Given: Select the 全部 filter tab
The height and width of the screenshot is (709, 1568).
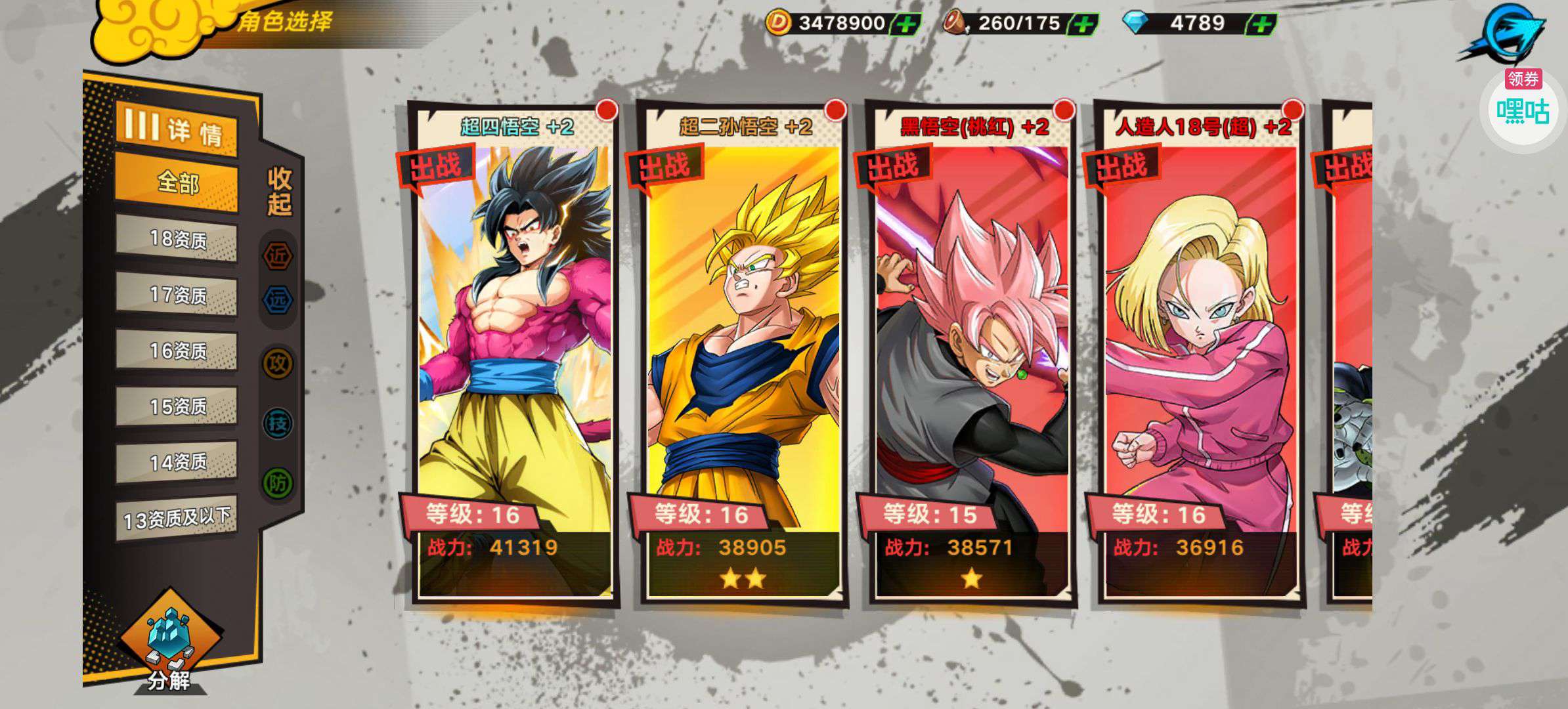Looking at the screenshot, I should click(177, 182).
